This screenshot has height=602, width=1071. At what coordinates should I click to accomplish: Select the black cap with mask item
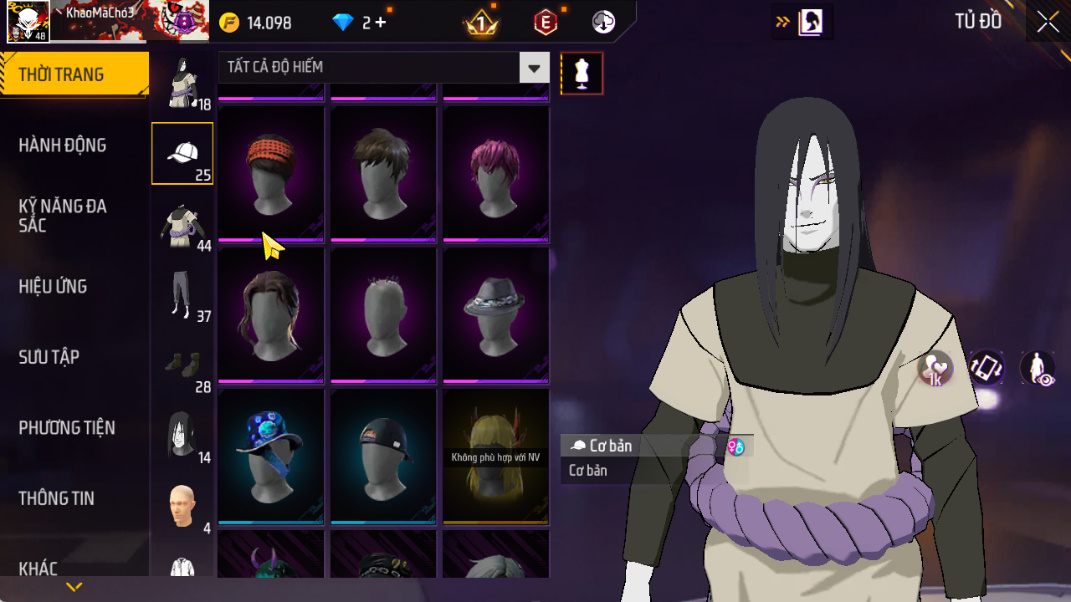tap(383, 454)
